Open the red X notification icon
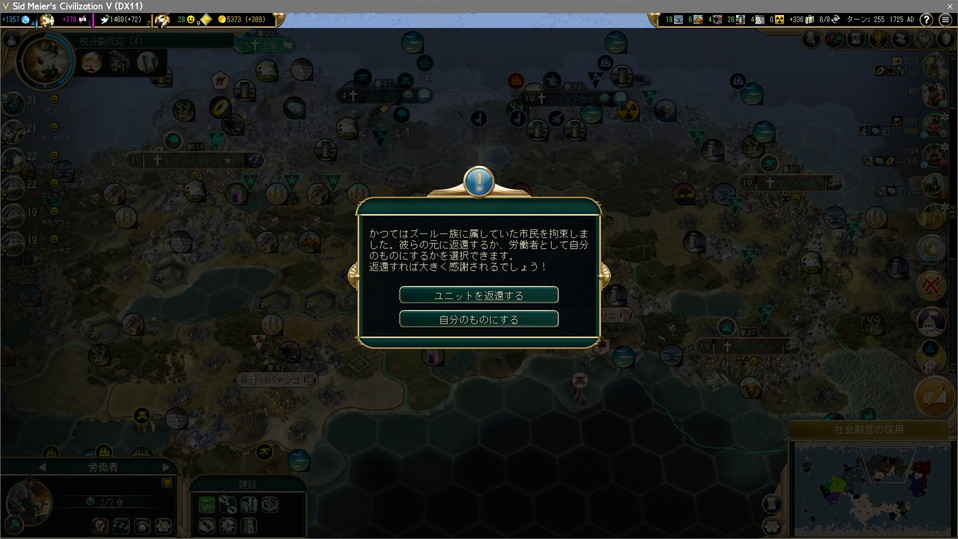 tap(932, 286)
